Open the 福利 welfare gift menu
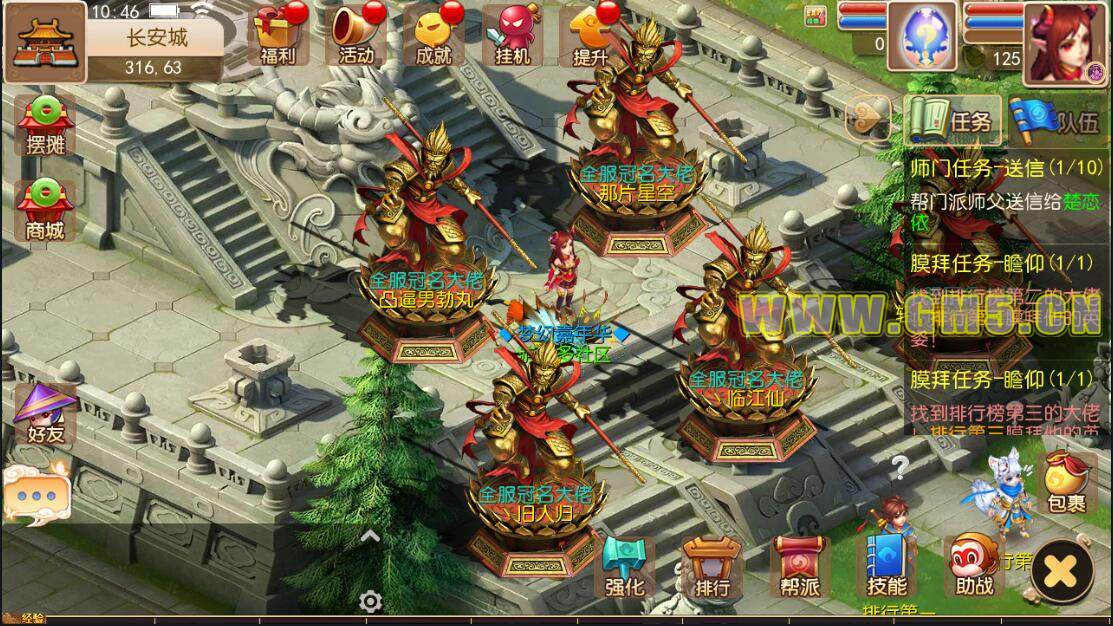 [275, 35]
